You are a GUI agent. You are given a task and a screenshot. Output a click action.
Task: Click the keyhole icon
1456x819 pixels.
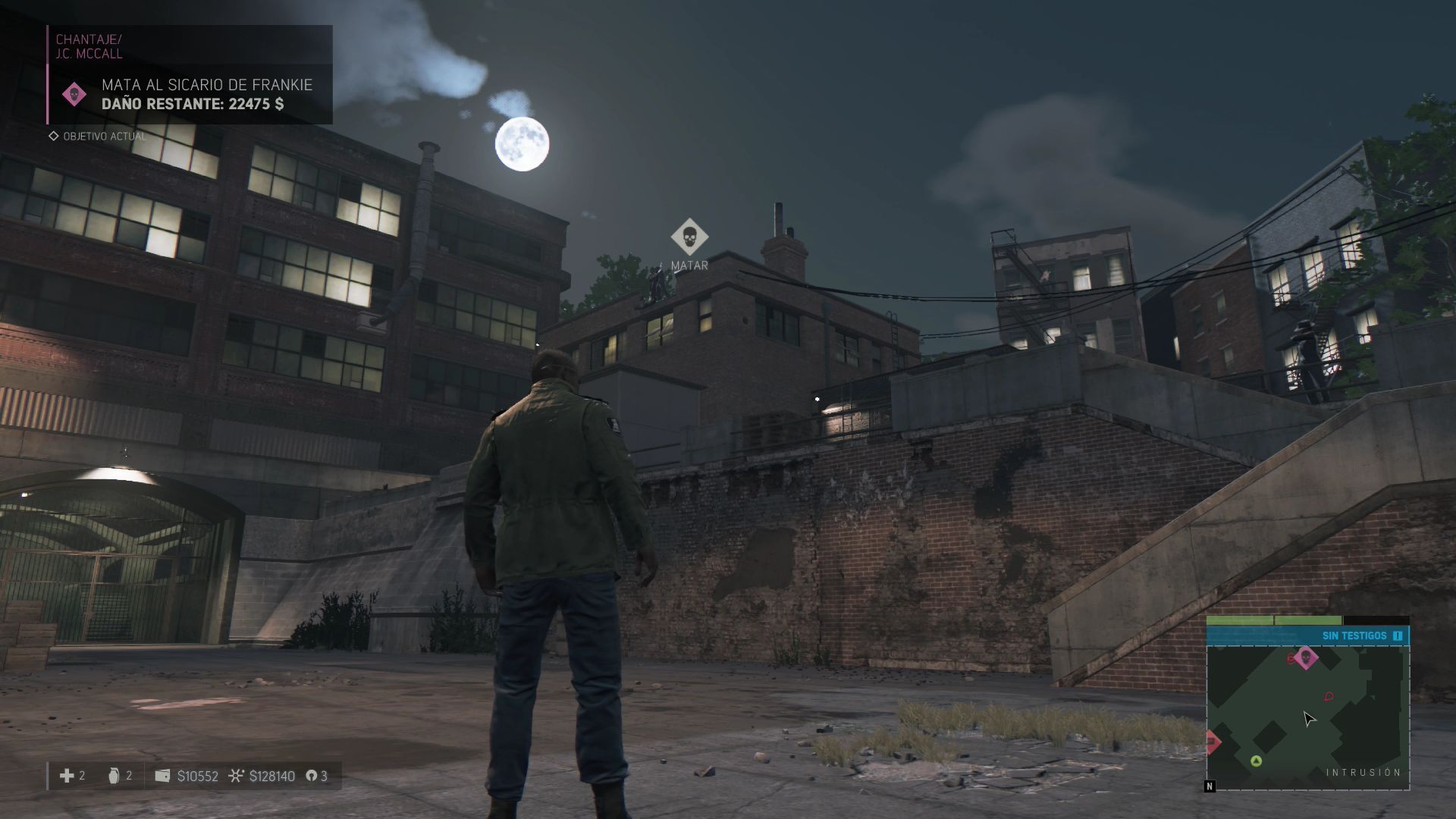[x=311, y=776]
